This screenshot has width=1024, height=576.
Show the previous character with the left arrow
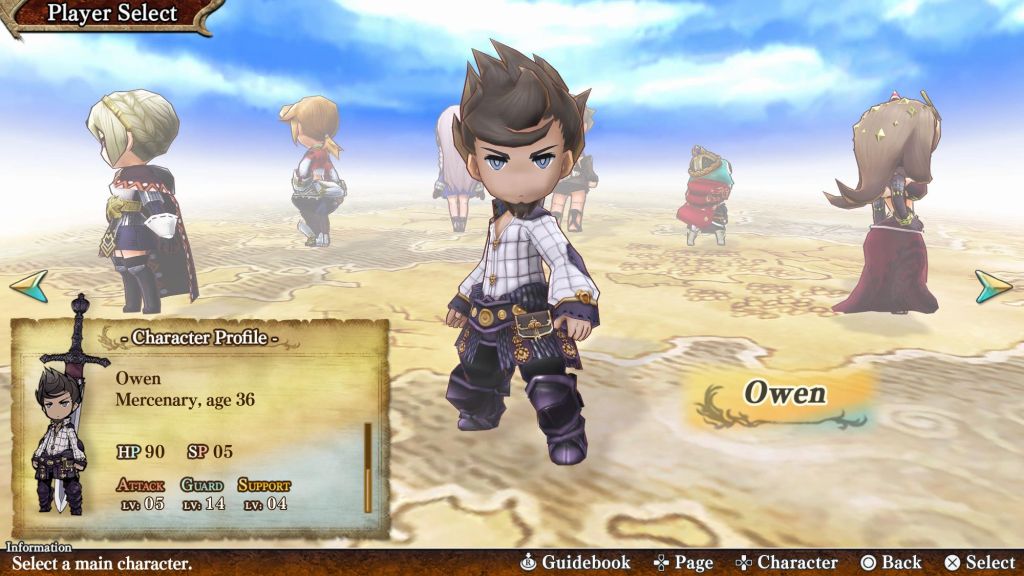point(29,285)
